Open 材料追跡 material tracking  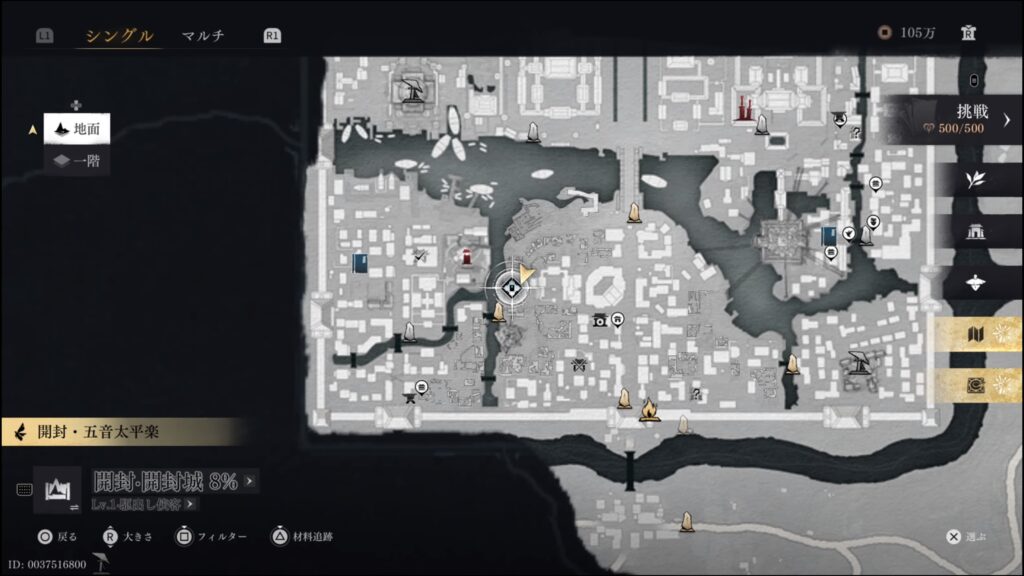point(304,537)
